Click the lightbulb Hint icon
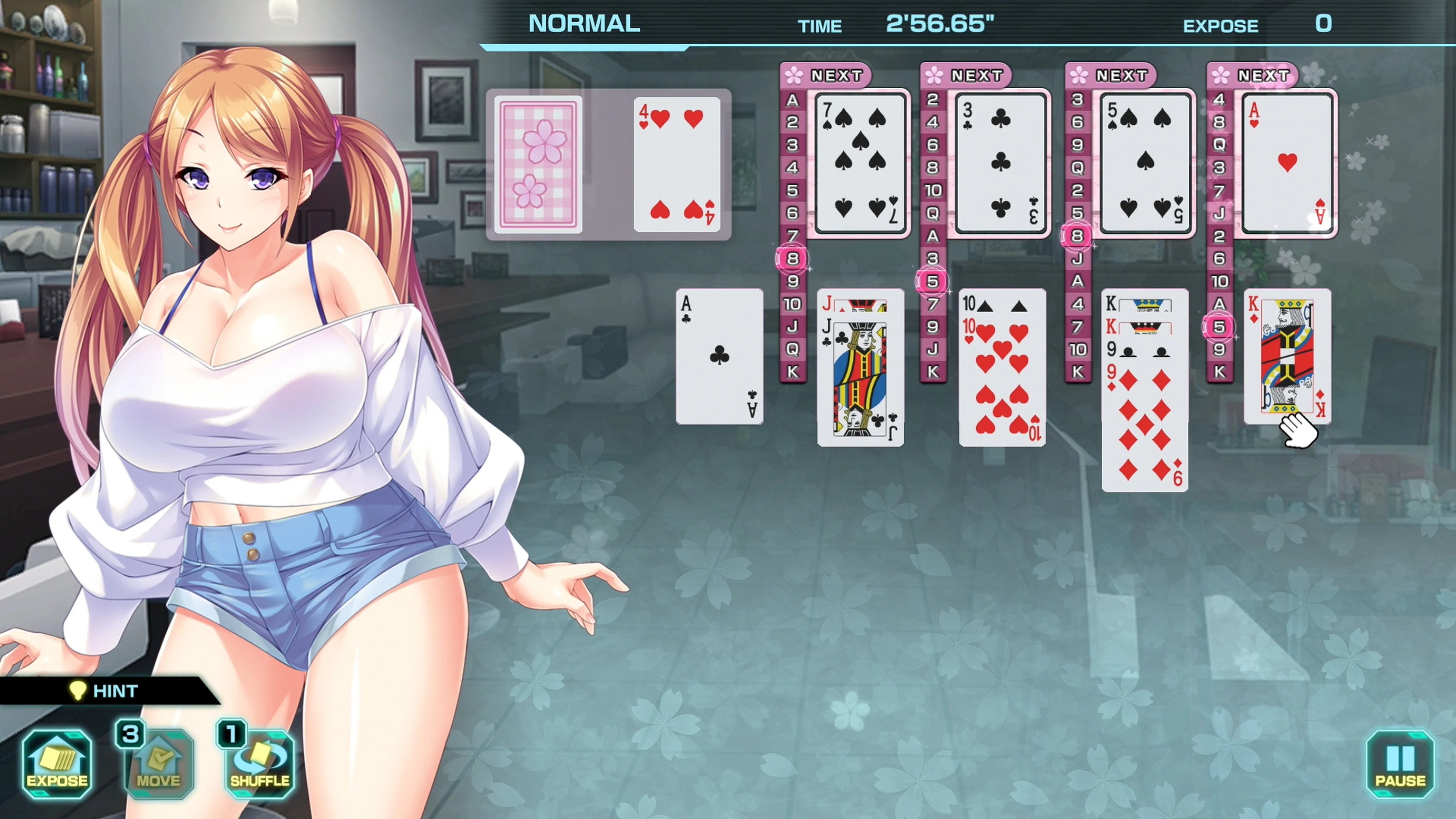The width and height of the screenshot is (1456, 819). coord(79,690)
